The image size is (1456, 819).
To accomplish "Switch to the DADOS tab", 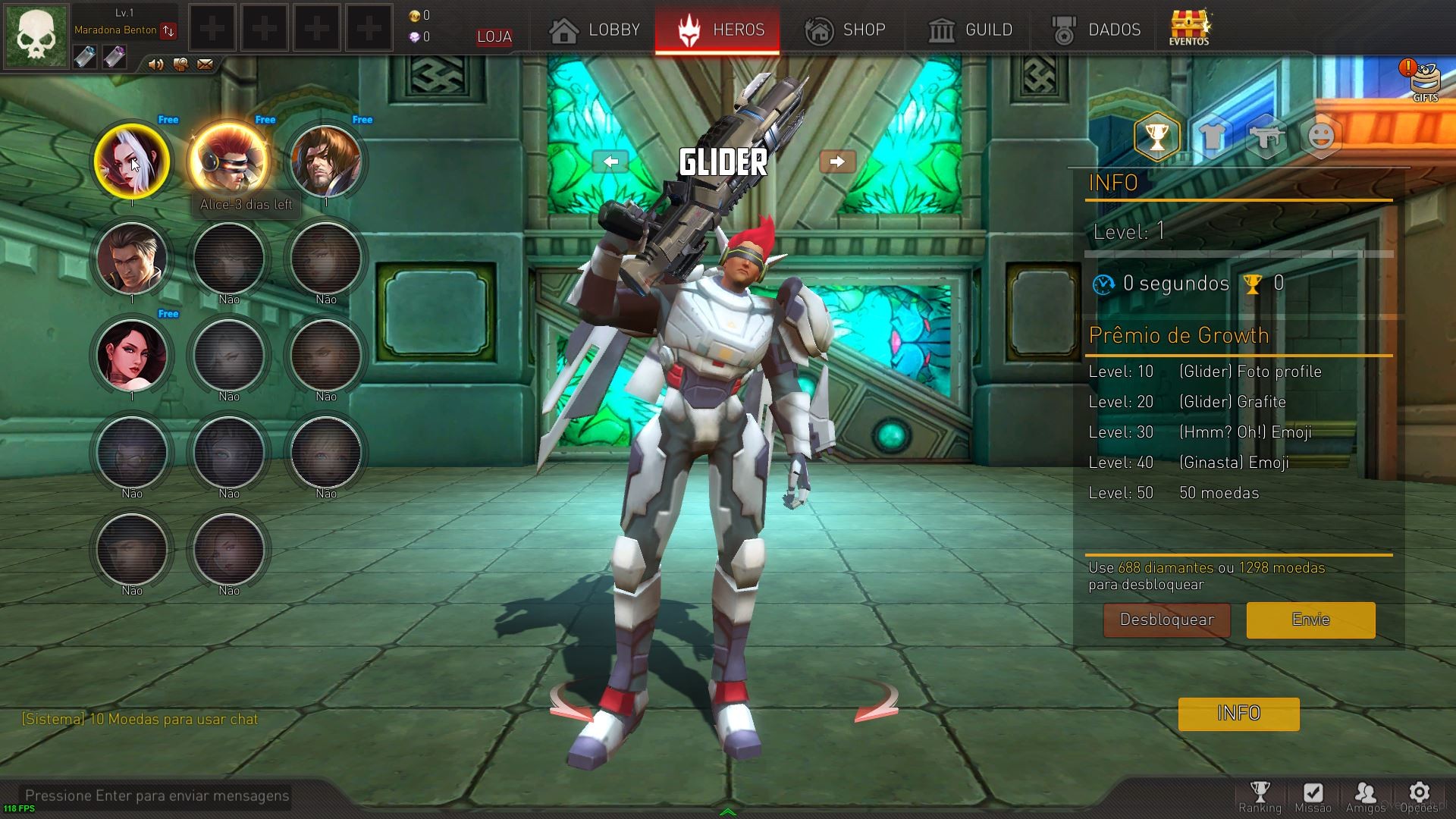I will (x=1097, y=30).
